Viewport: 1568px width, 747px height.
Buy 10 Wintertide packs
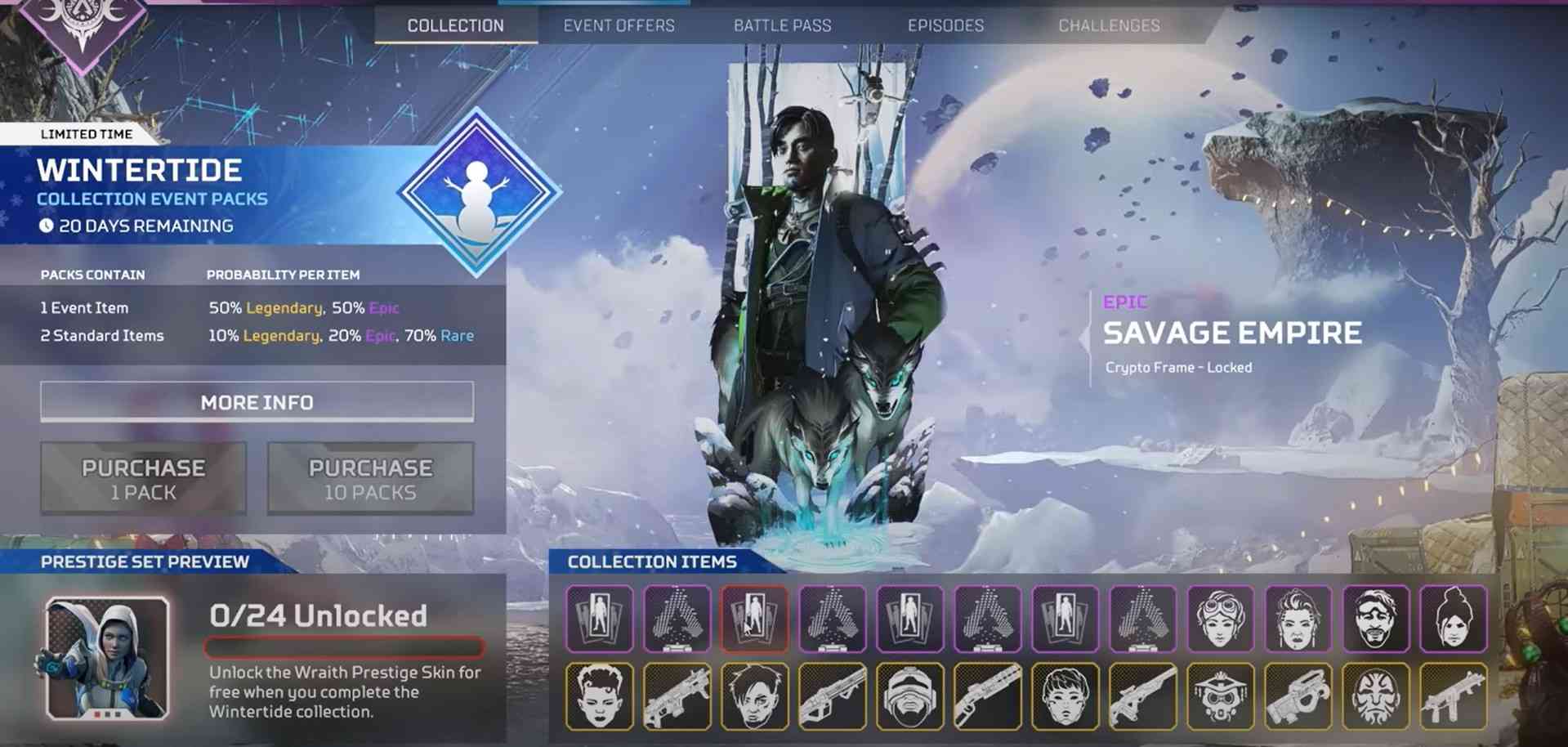click(370, 479)
